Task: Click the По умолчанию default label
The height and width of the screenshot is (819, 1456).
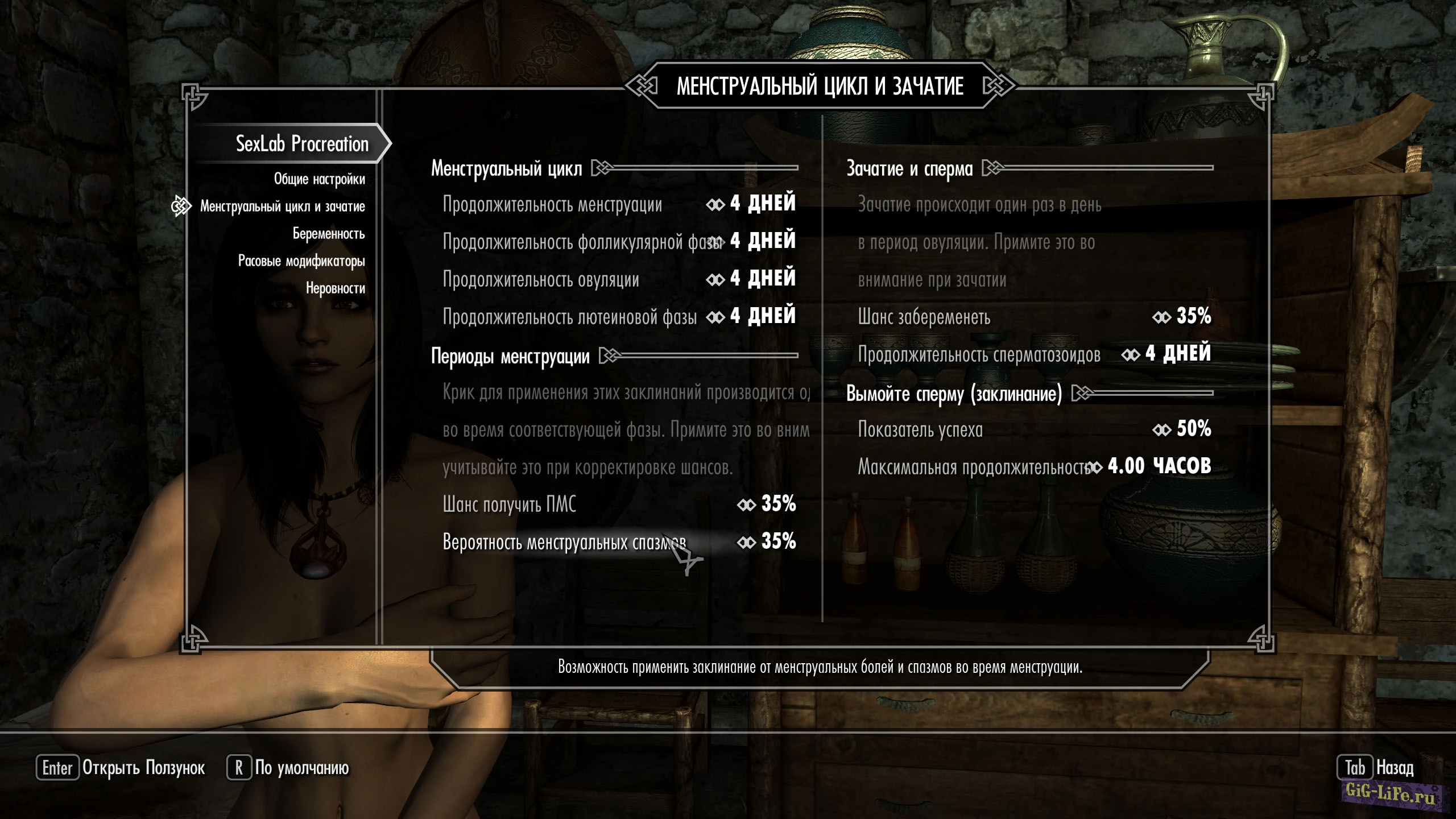Action: point(301,768)
